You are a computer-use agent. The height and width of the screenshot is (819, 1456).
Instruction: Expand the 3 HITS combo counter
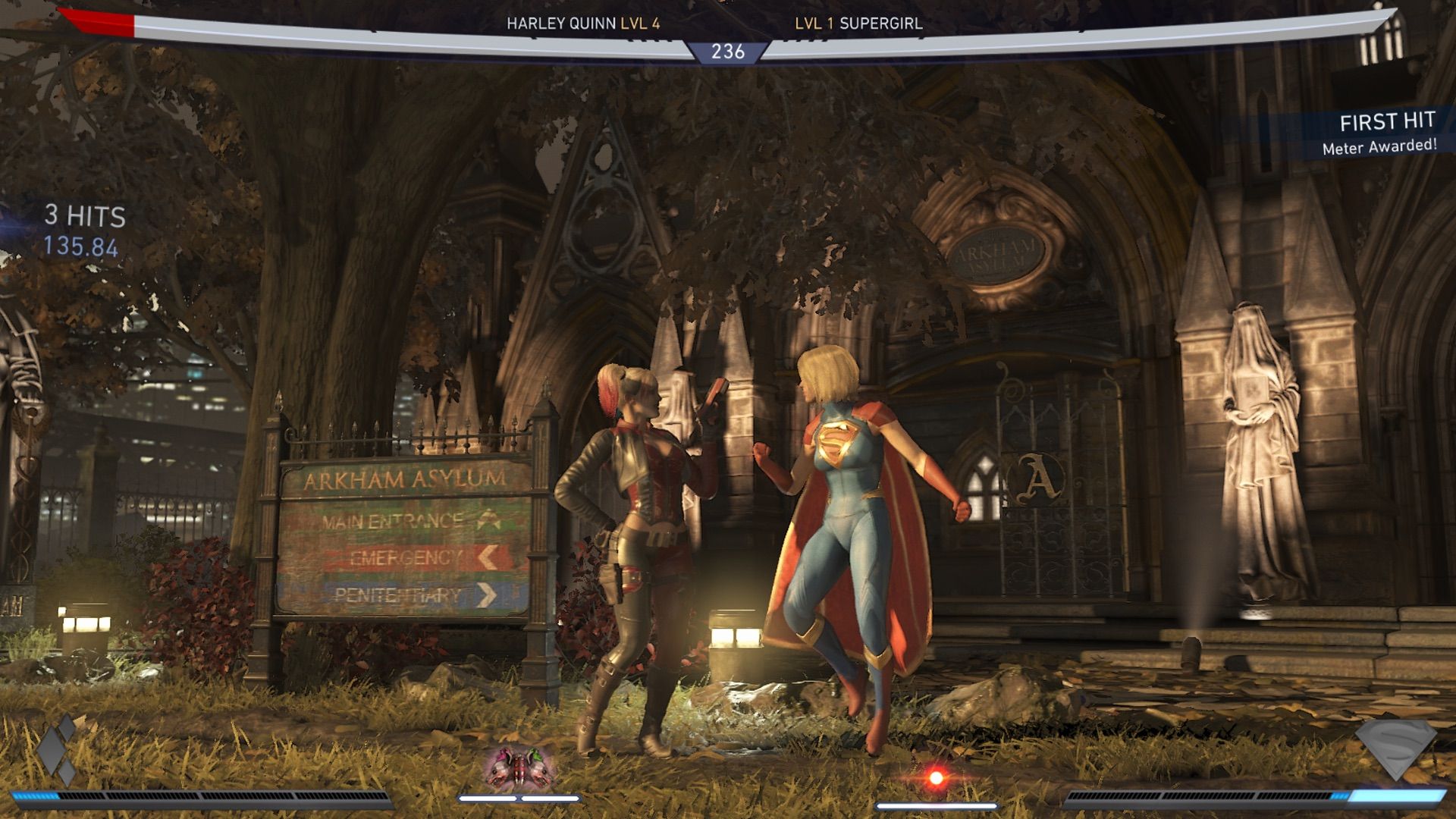83,216
